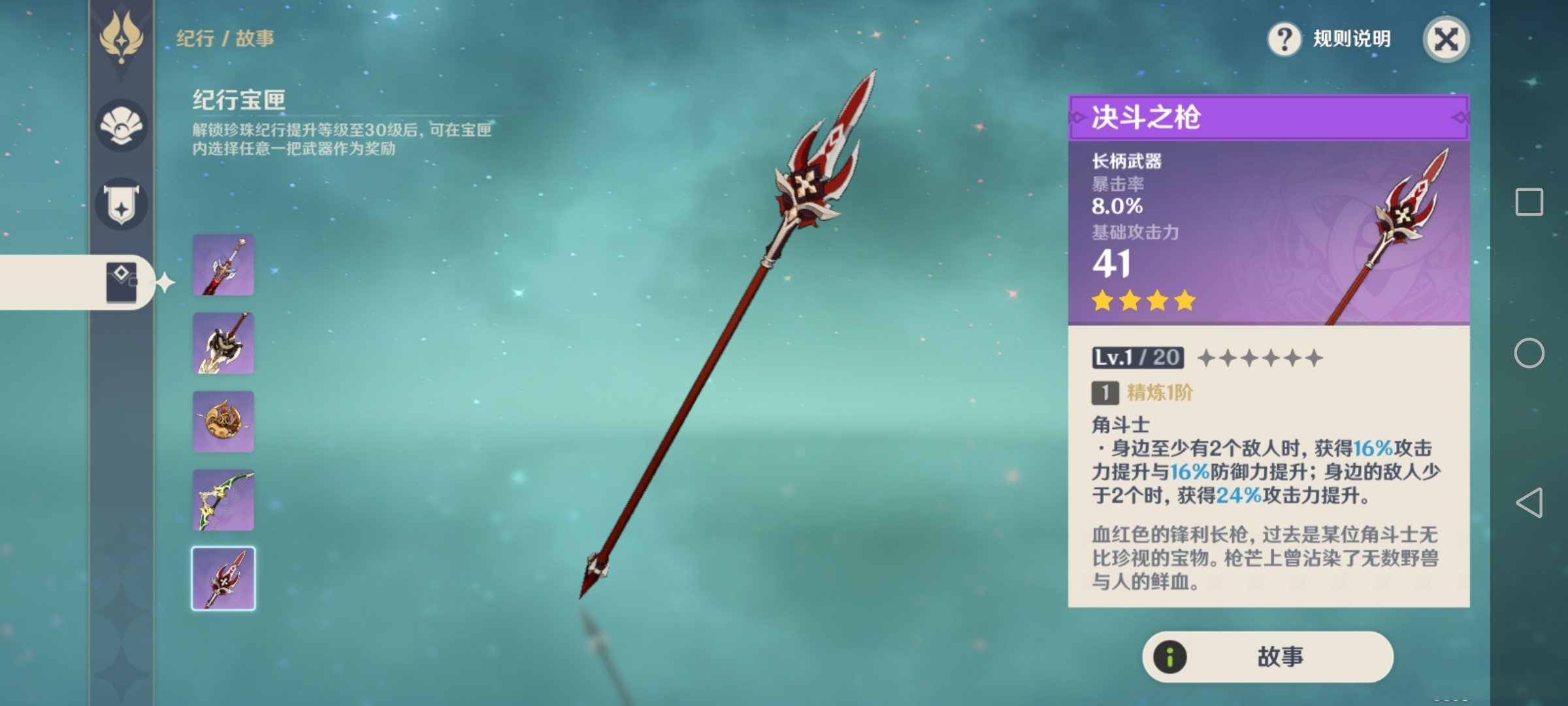The height and width of the screenshot is (706, 1568).
Task: Choose the 决斗之枪 polearm thumbnail
Action: 223,579
